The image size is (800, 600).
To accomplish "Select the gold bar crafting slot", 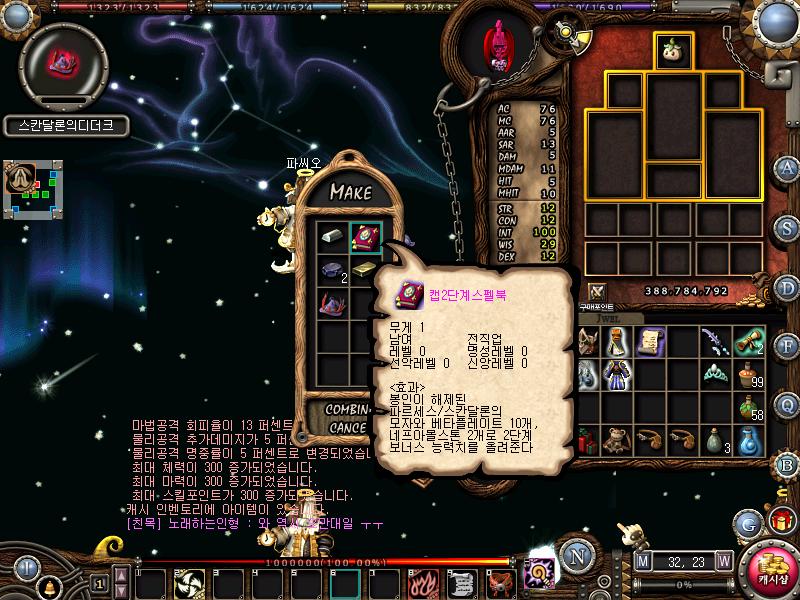I will pyautogui.click(x=363, y=271).
